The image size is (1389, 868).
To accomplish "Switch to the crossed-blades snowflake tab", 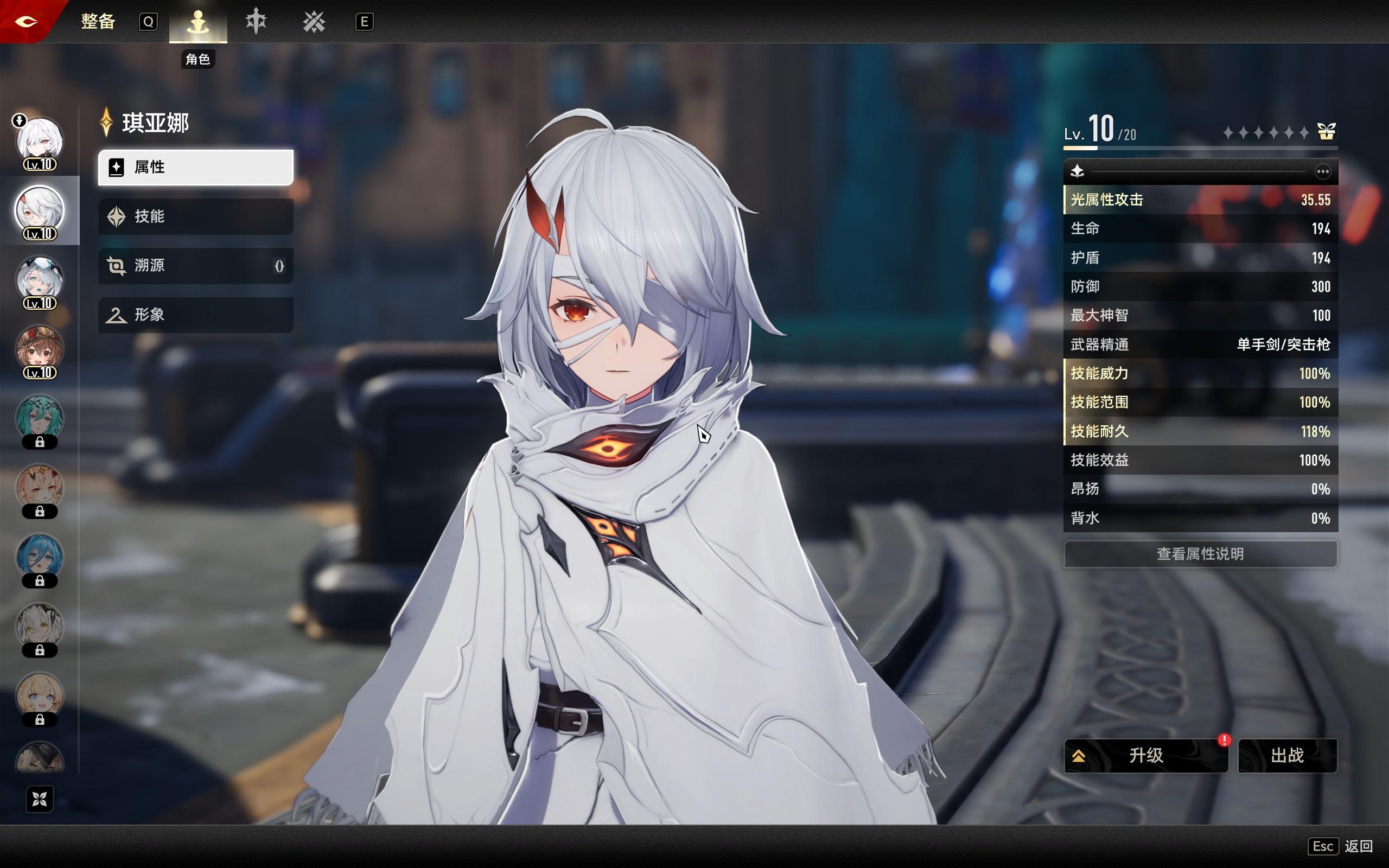I will coord(314,22).
